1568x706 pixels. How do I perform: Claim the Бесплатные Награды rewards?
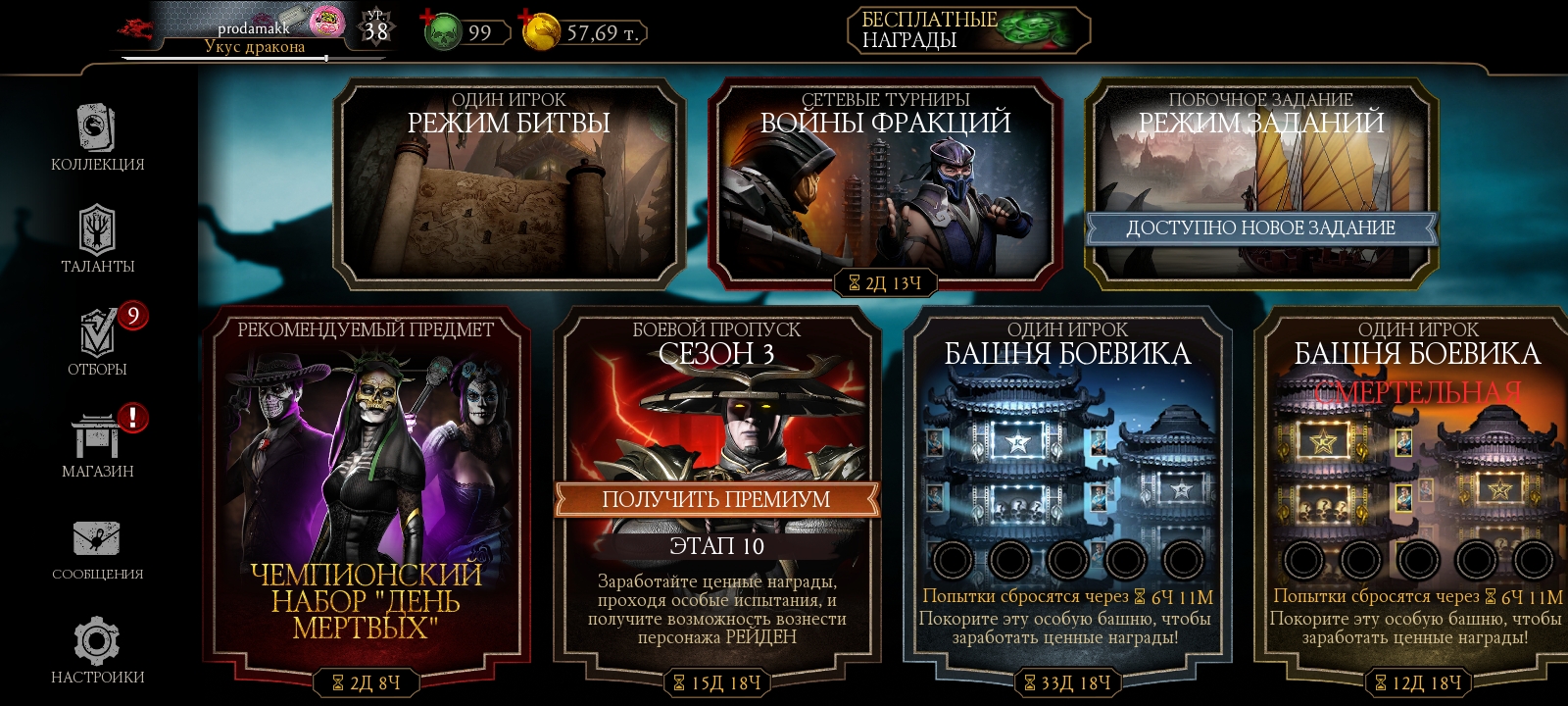pos(968,30)
